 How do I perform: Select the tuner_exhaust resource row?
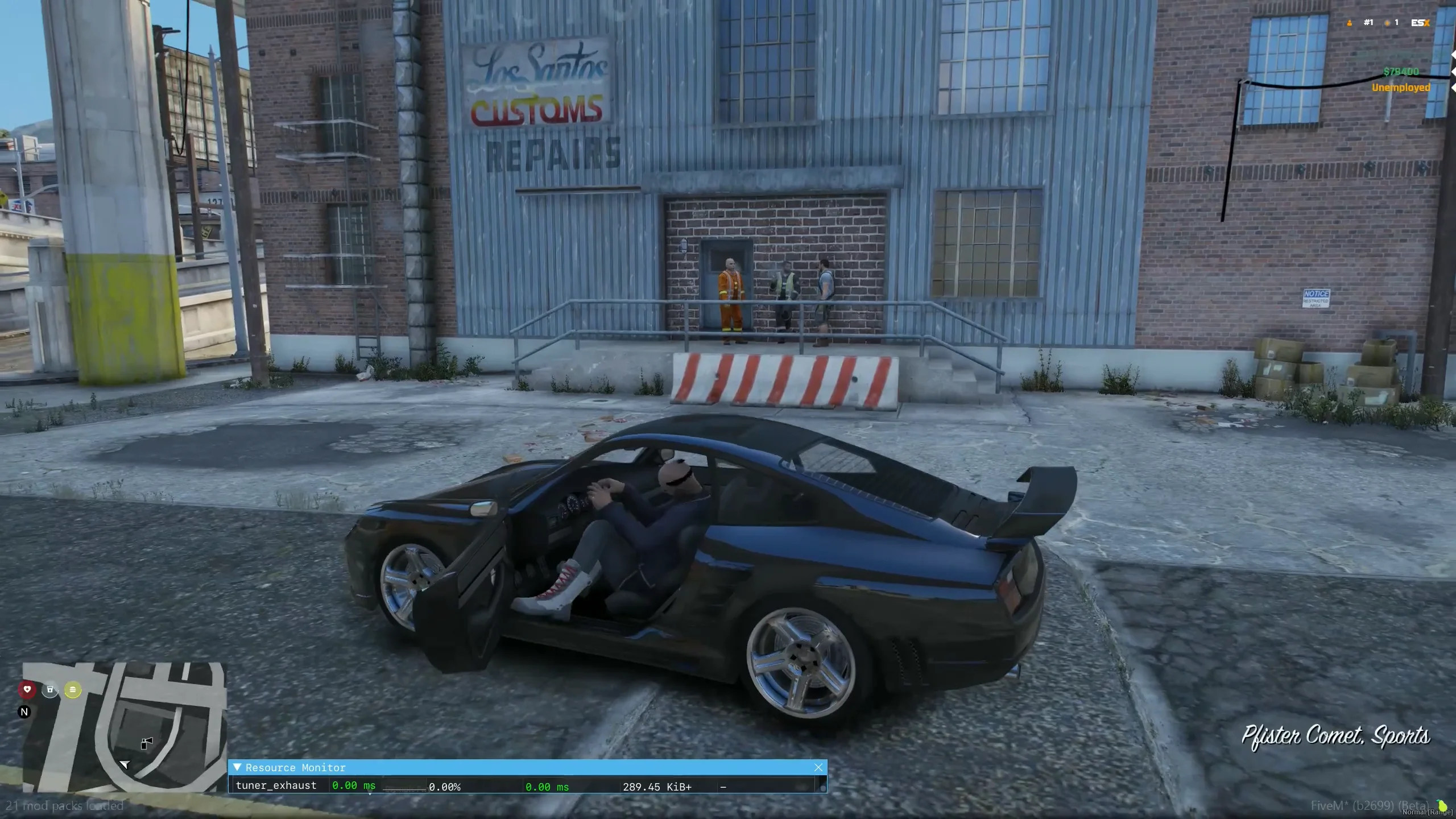[276, 785]
